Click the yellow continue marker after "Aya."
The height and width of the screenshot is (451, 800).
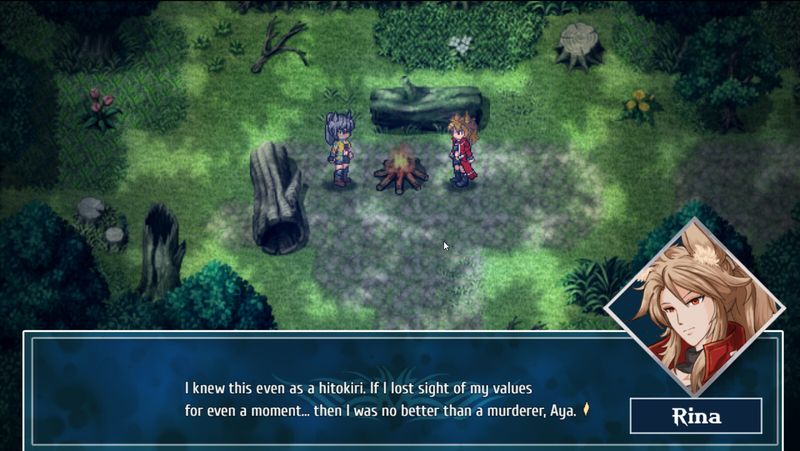tap(588, 409)
